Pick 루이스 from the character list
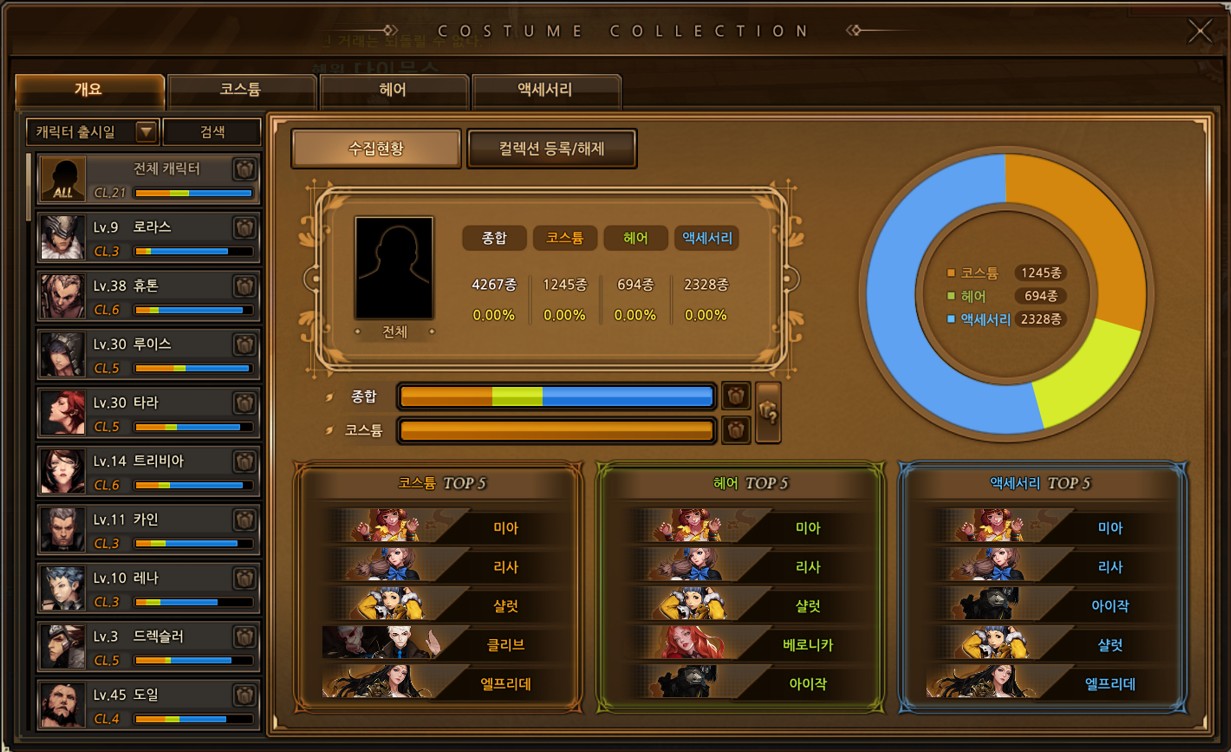The height and width of the screenshot is (752, 1231). tap(148, 353)
